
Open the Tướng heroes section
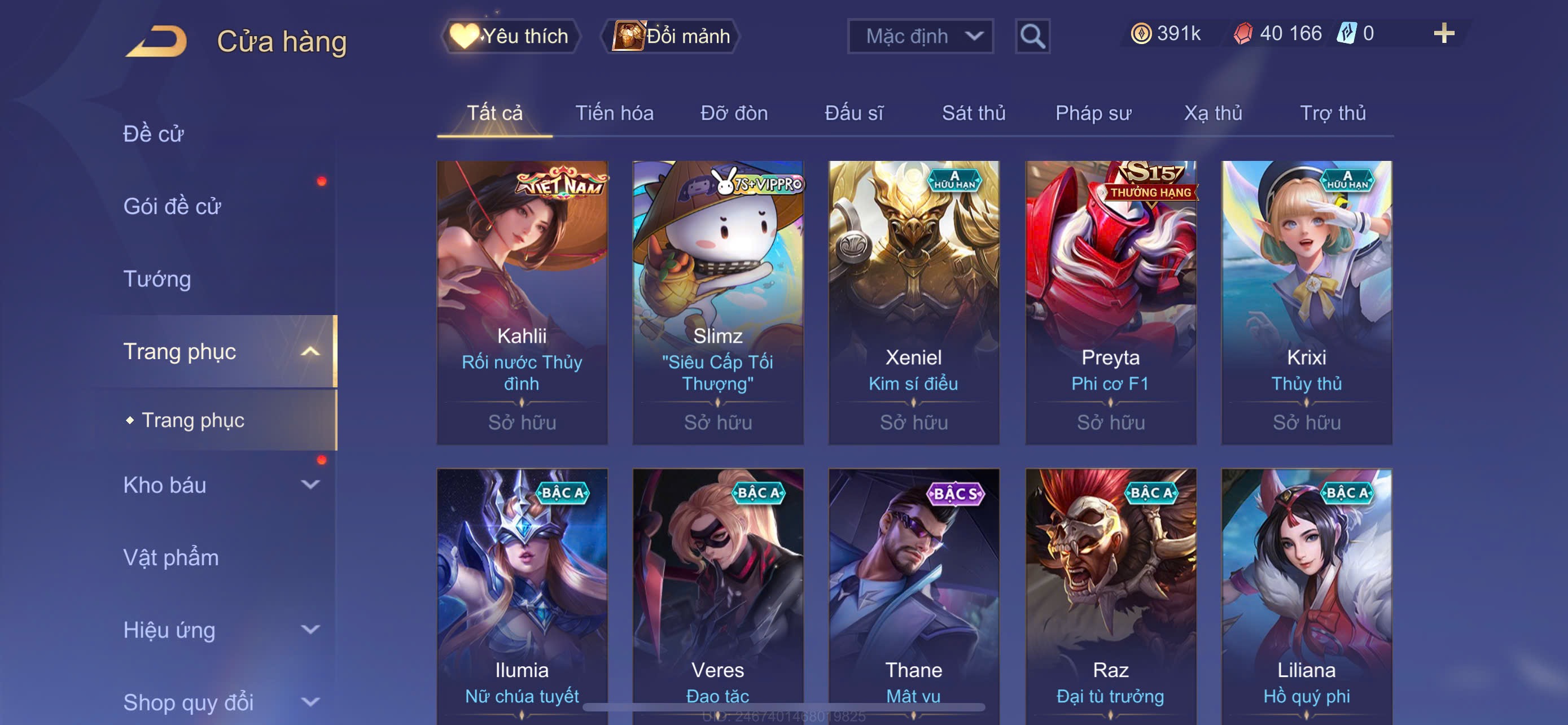tap(157, 279)
